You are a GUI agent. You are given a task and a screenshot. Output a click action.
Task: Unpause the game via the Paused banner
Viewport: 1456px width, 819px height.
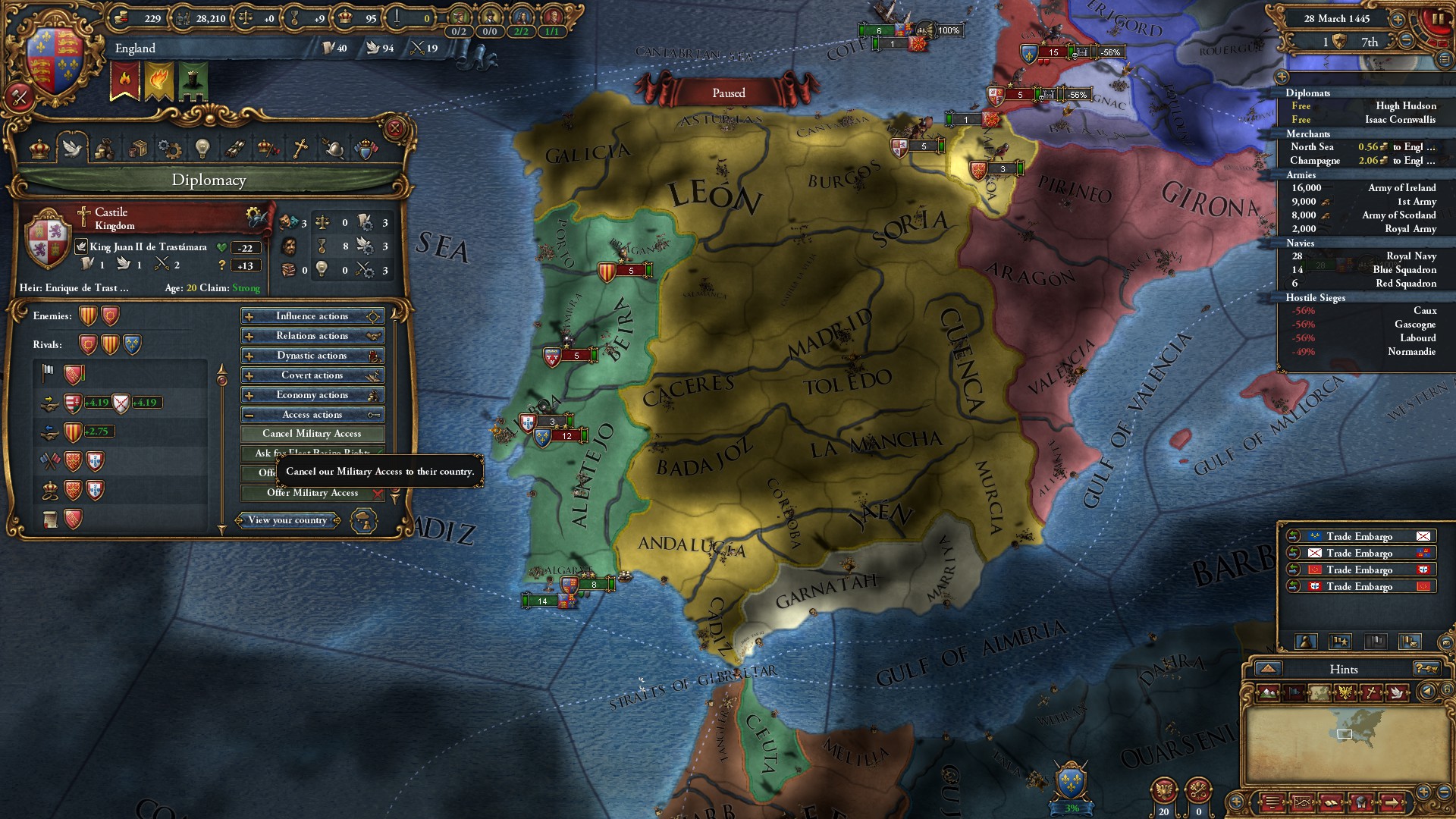coord(729,93)
